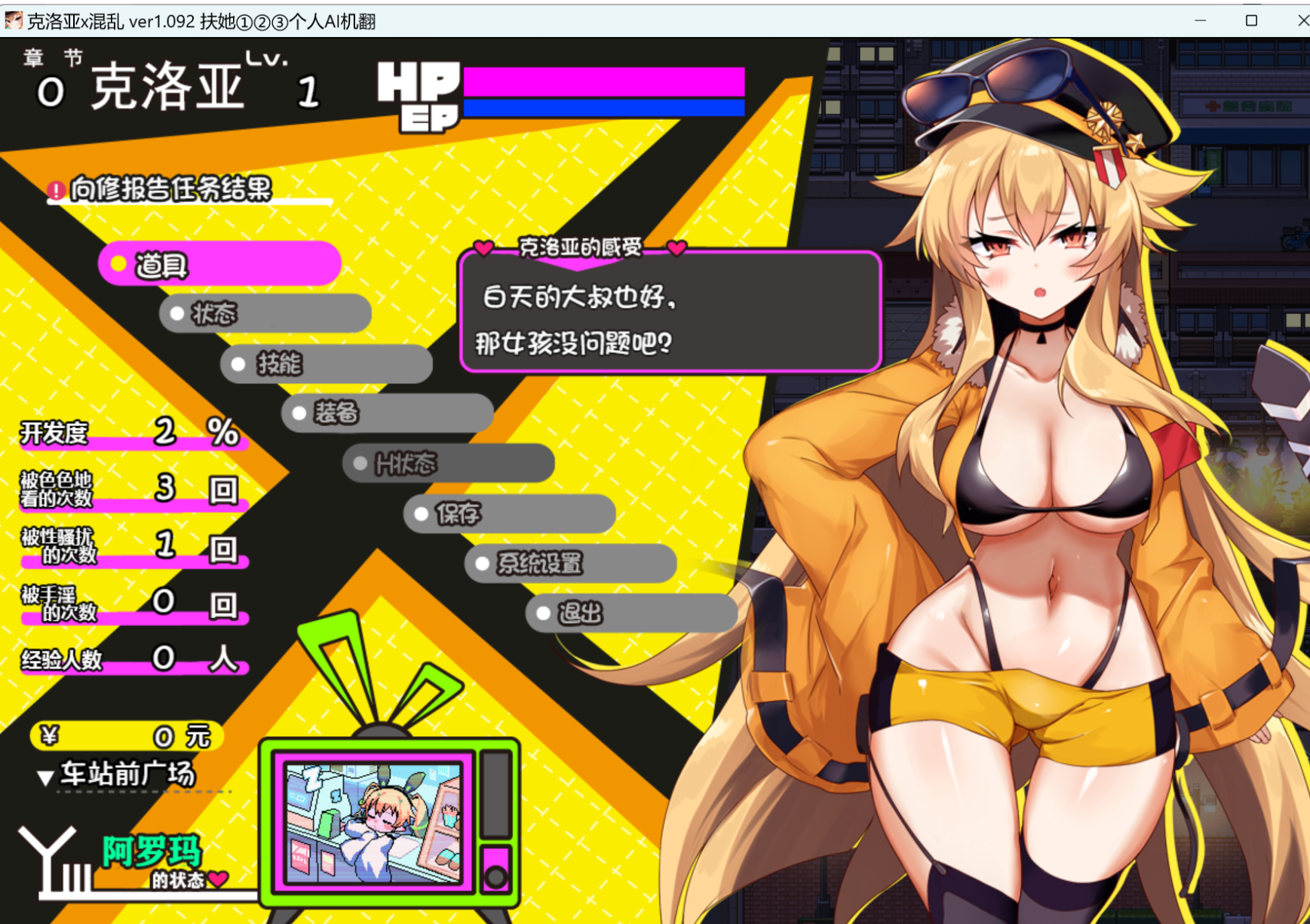The height and width of the screenshot is (924, 1310).
Task: Click the ¥ currency icon
Action: coord(49,735)
